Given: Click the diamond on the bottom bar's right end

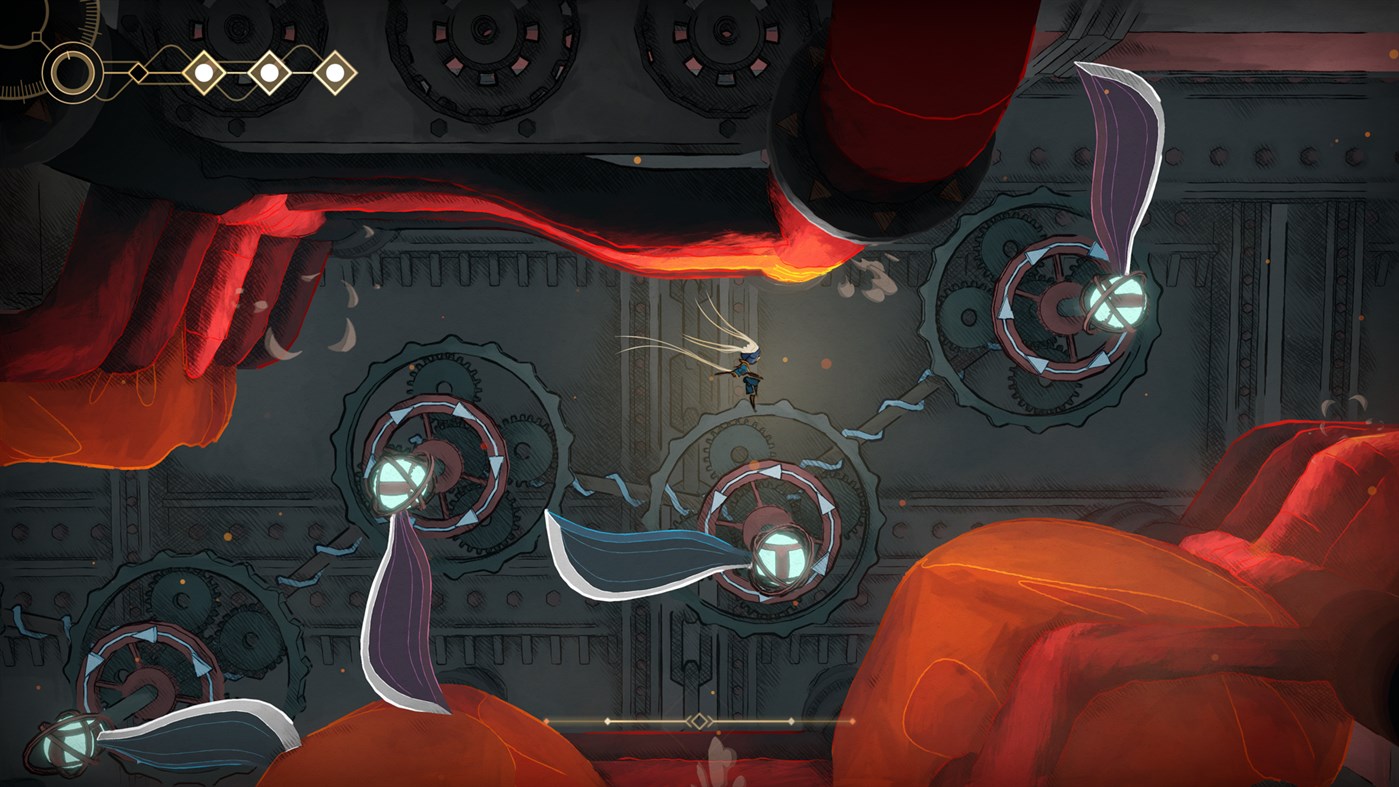Looking at the screenshot, I should point(792,721).
